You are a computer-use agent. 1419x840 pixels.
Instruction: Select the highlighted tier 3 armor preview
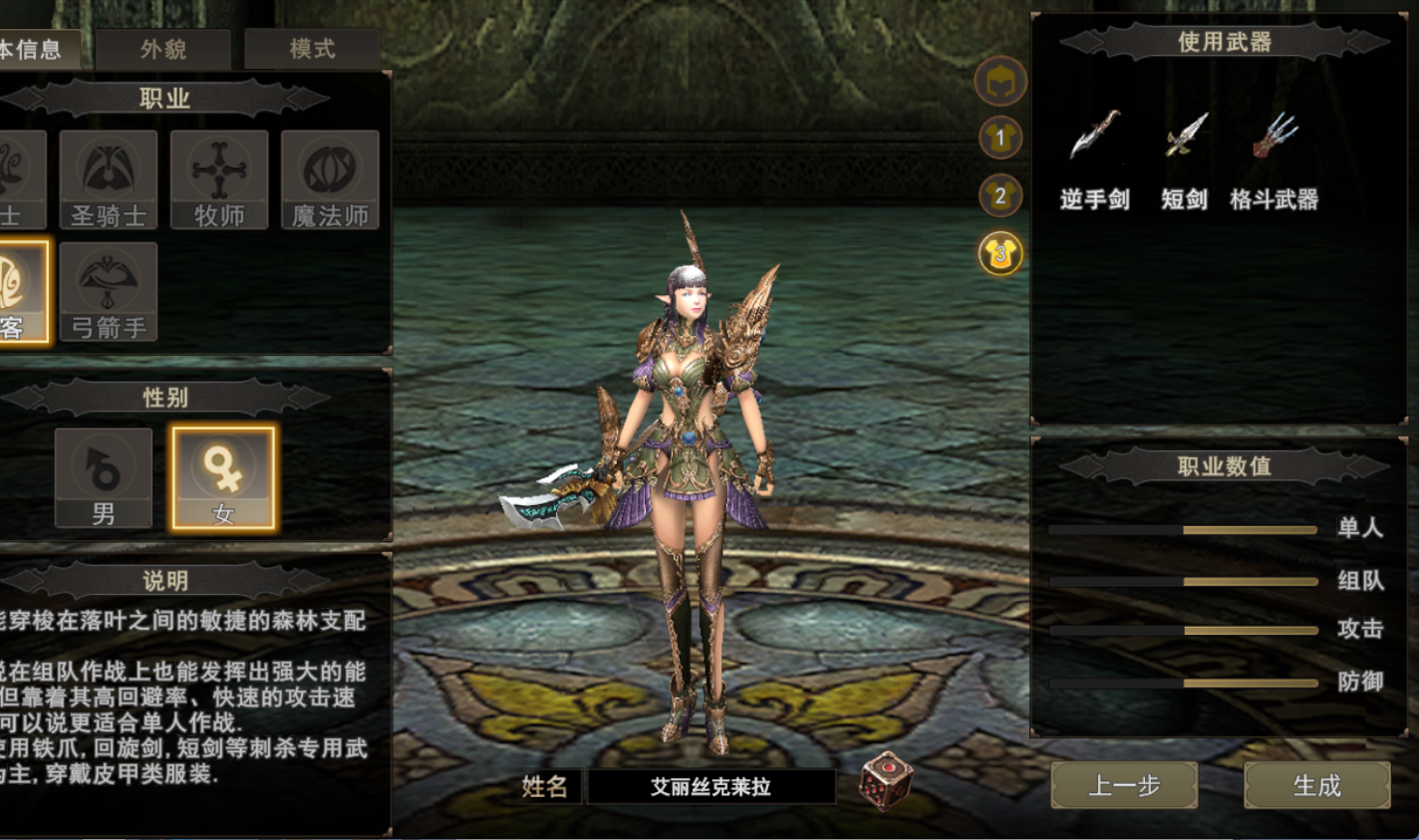coord(1001,255)
